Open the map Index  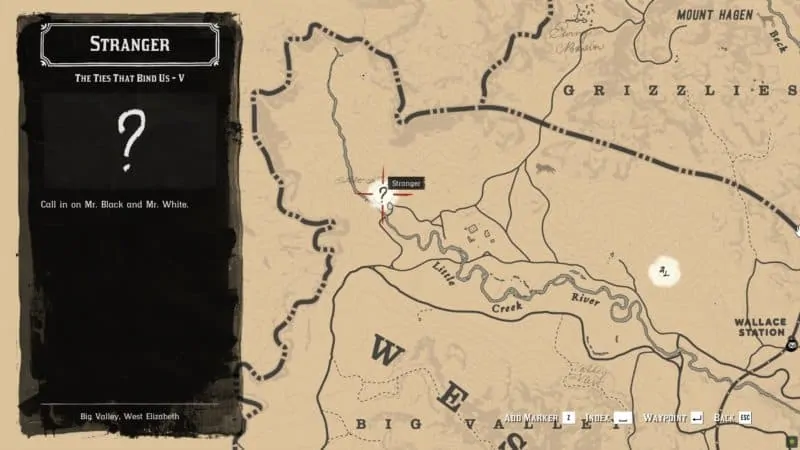coord(610,417)
